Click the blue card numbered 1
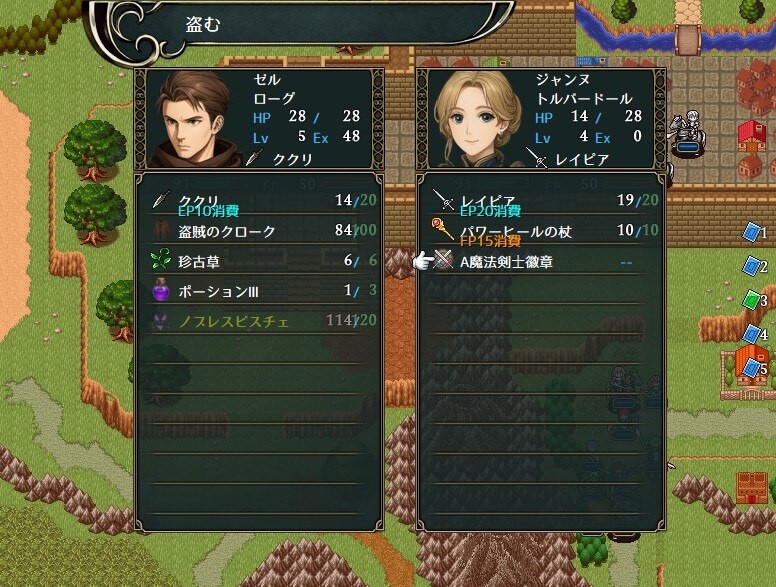776x587 pixels. coord(752,233)
